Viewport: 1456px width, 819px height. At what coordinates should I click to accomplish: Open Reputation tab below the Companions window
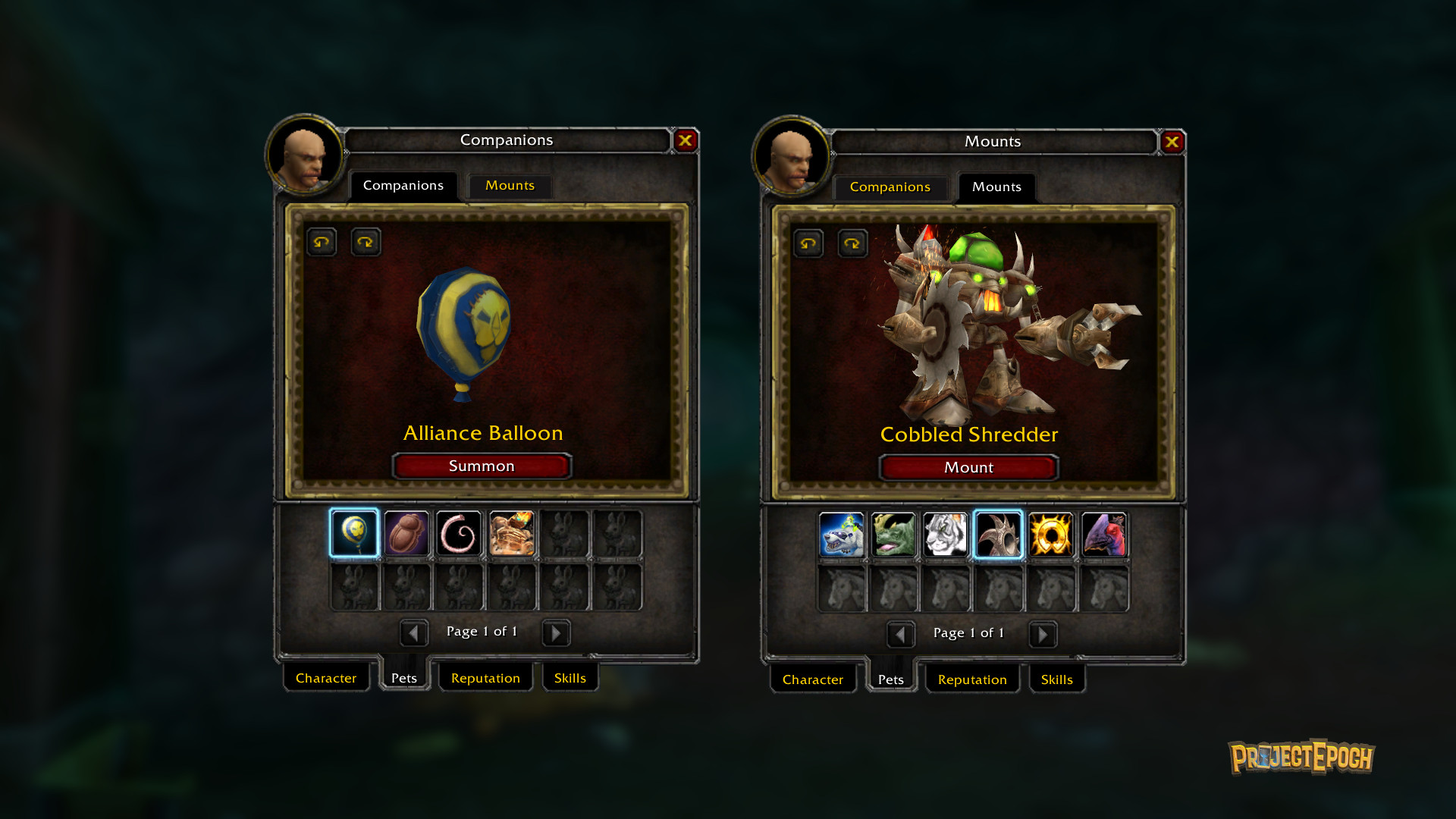(x=485, y=678)
